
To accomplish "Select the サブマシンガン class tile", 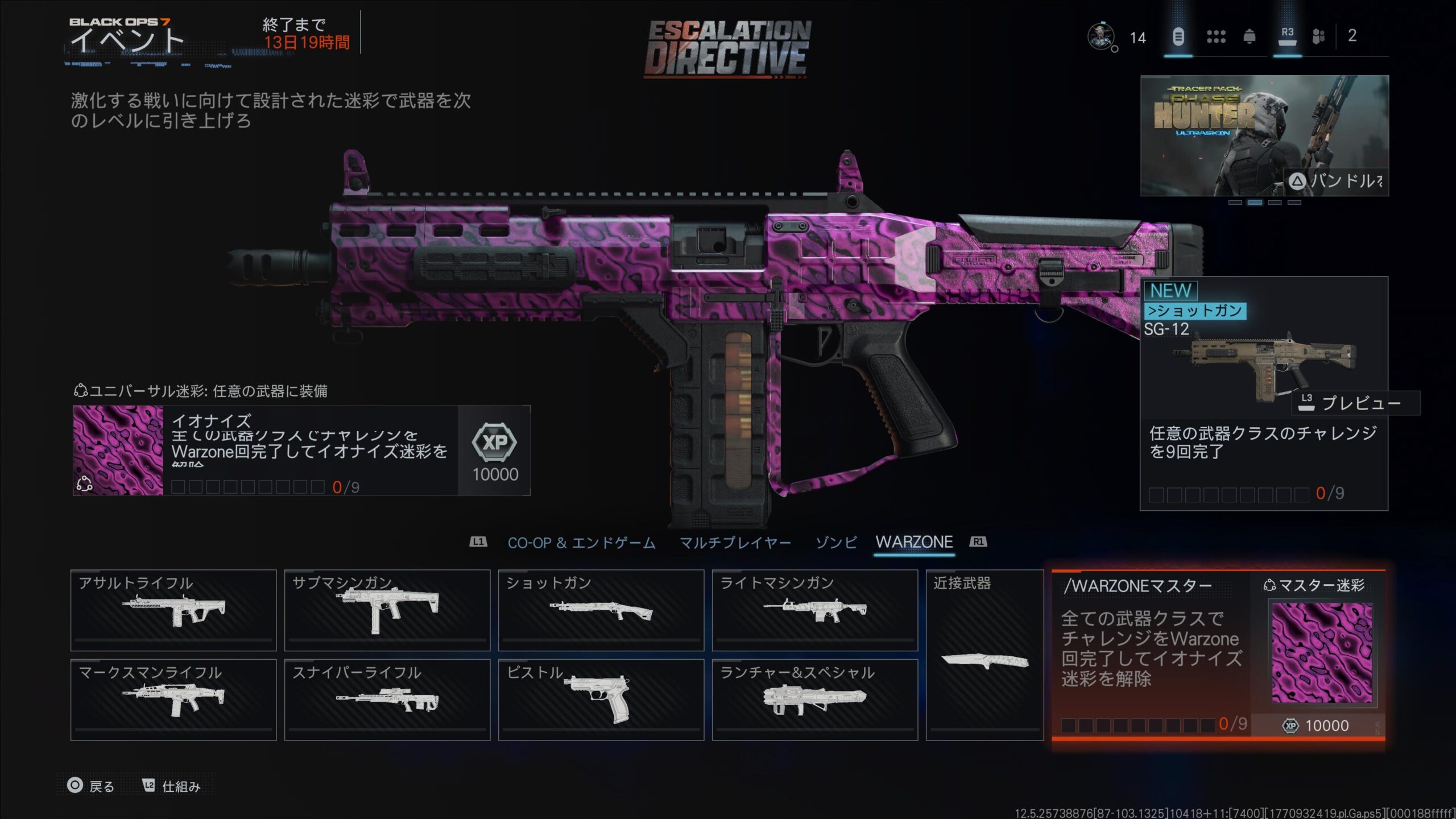I will pyautogui.click(x=387, y=610).
